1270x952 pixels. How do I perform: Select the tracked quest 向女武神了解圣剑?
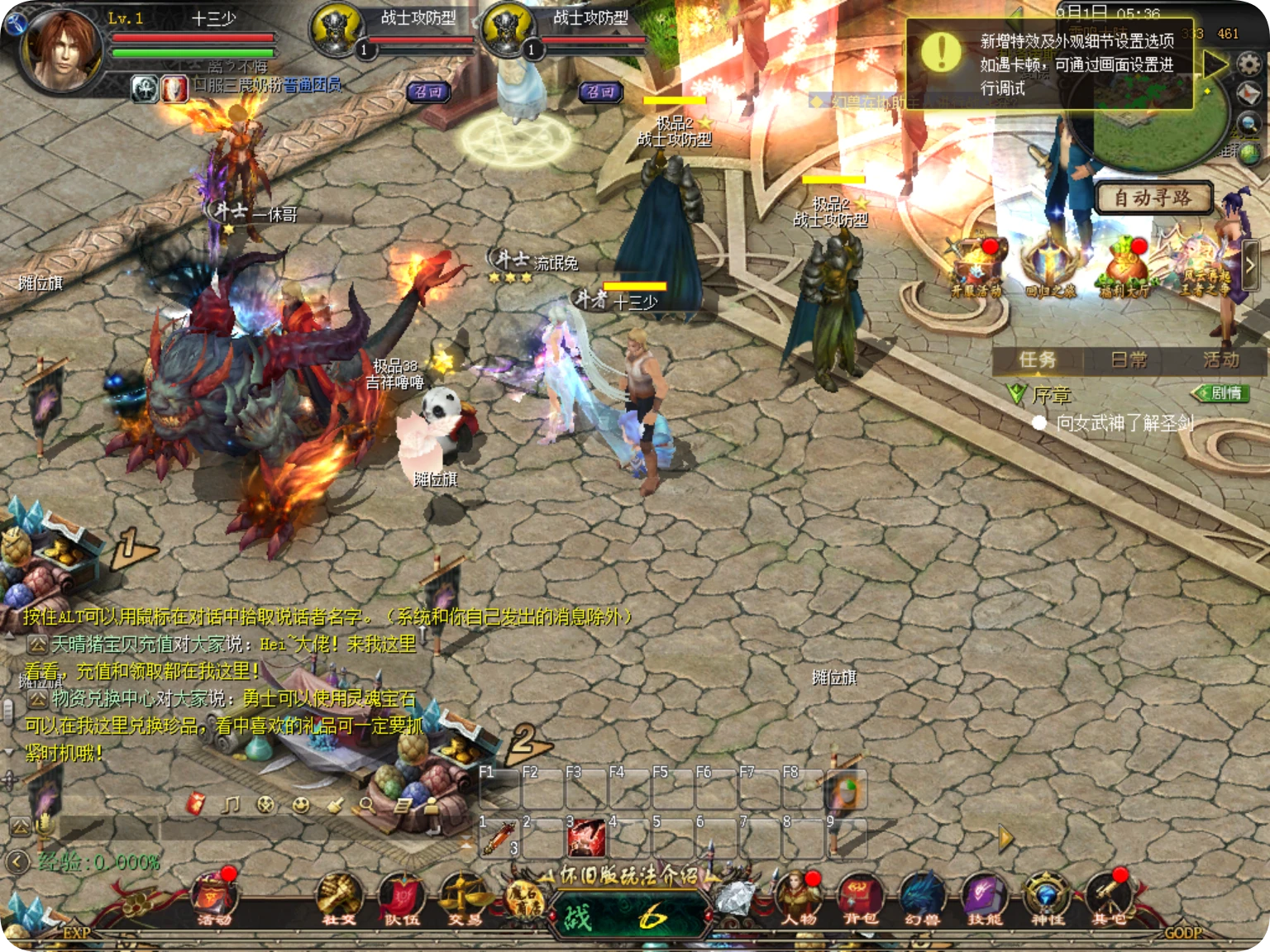click(1124, 423)
